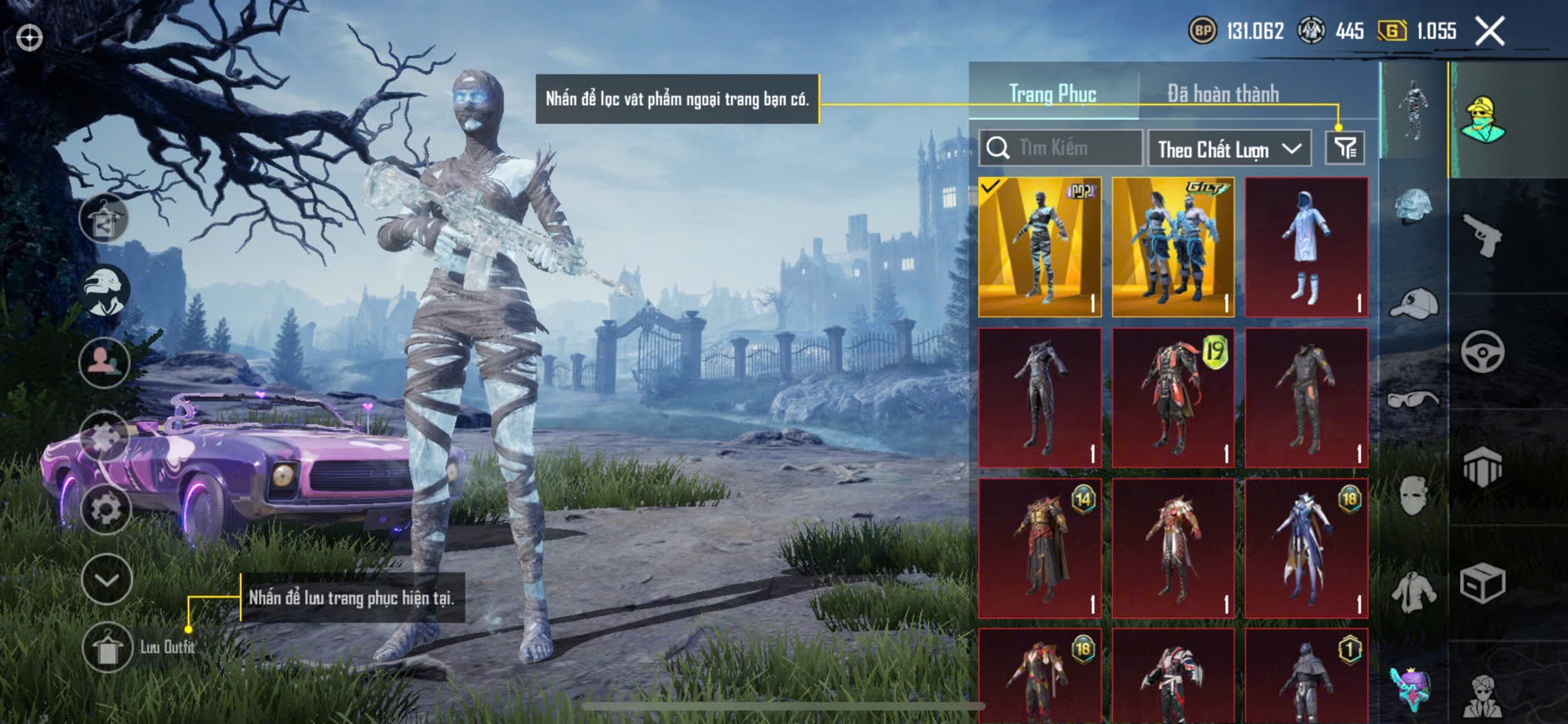1568x724 pixels.
Task: Choose the blue couple outfit set
Action: pos(1173,247)
